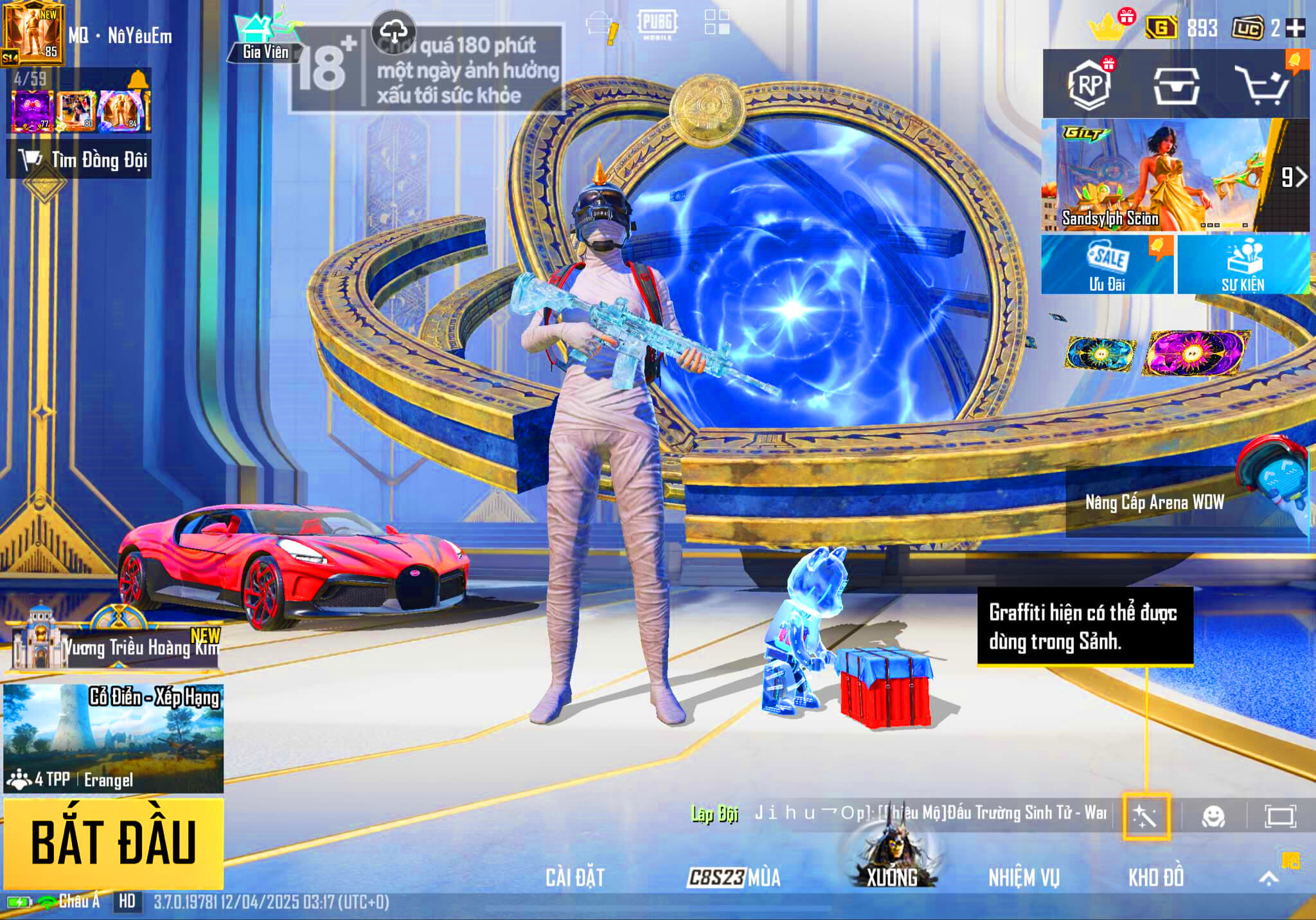Select the highlighted graffiti spray icon

[1146, 816]
